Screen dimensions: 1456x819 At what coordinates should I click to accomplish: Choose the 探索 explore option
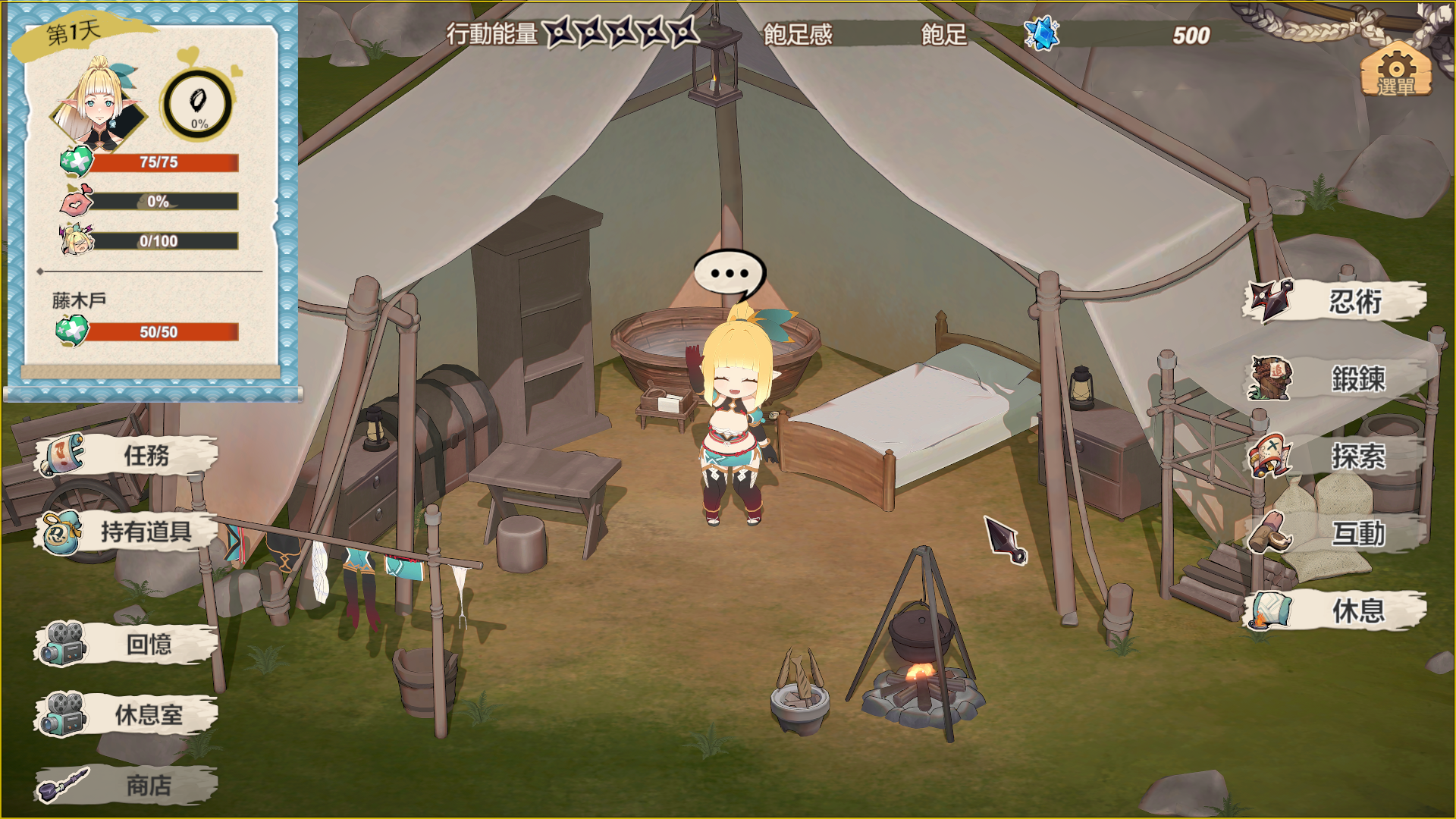pos(1335,457)
